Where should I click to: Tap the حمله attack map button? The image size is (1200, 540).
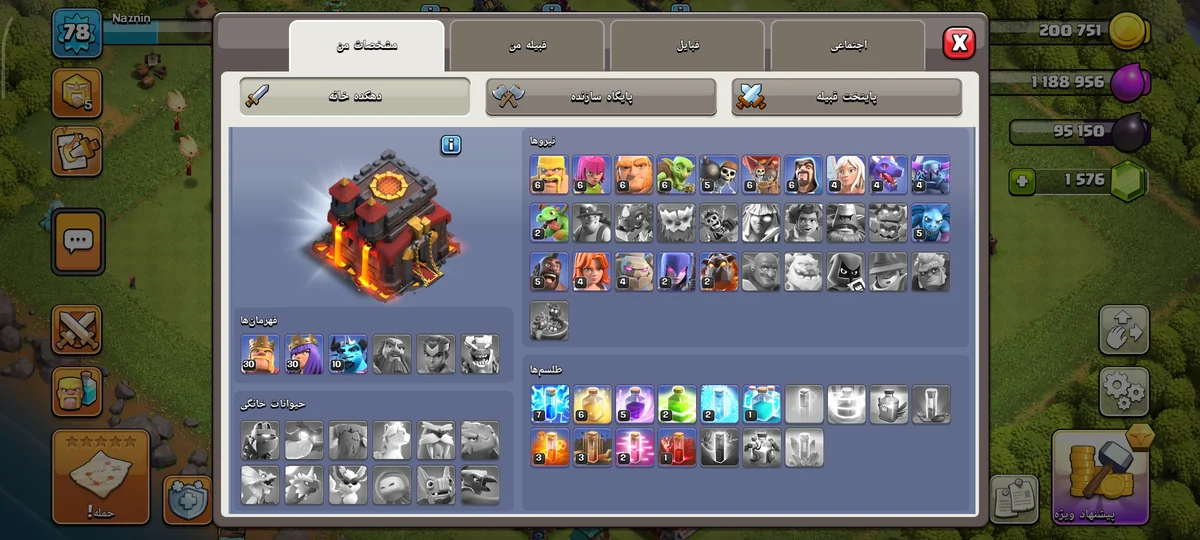coord(100,477)
